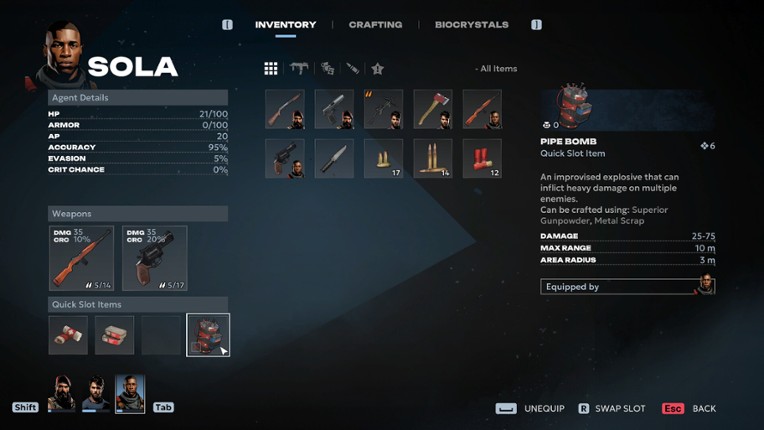Switch to the Crafting tab
This screenshot has width=764, height=430.
375,24
